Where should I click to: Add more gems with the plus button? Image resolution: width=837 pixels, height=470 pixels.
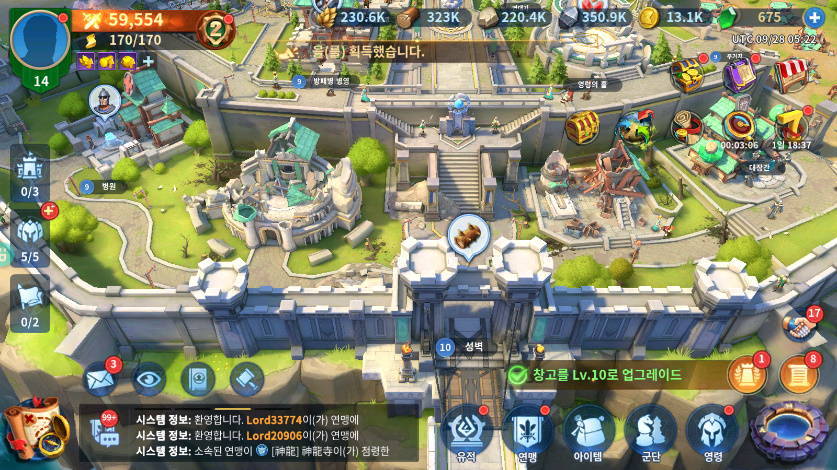click(x=814, y=18)
